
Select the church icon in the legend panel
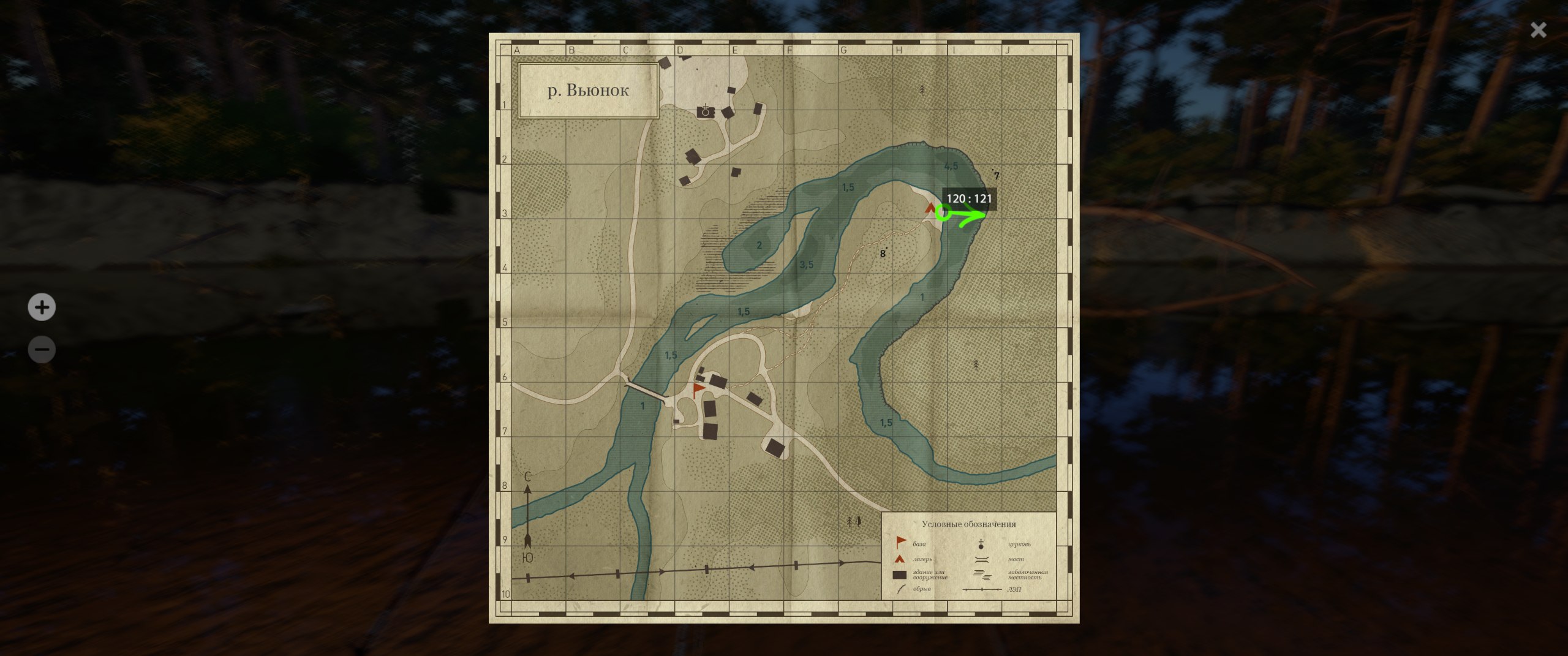(x=981, y=543)
